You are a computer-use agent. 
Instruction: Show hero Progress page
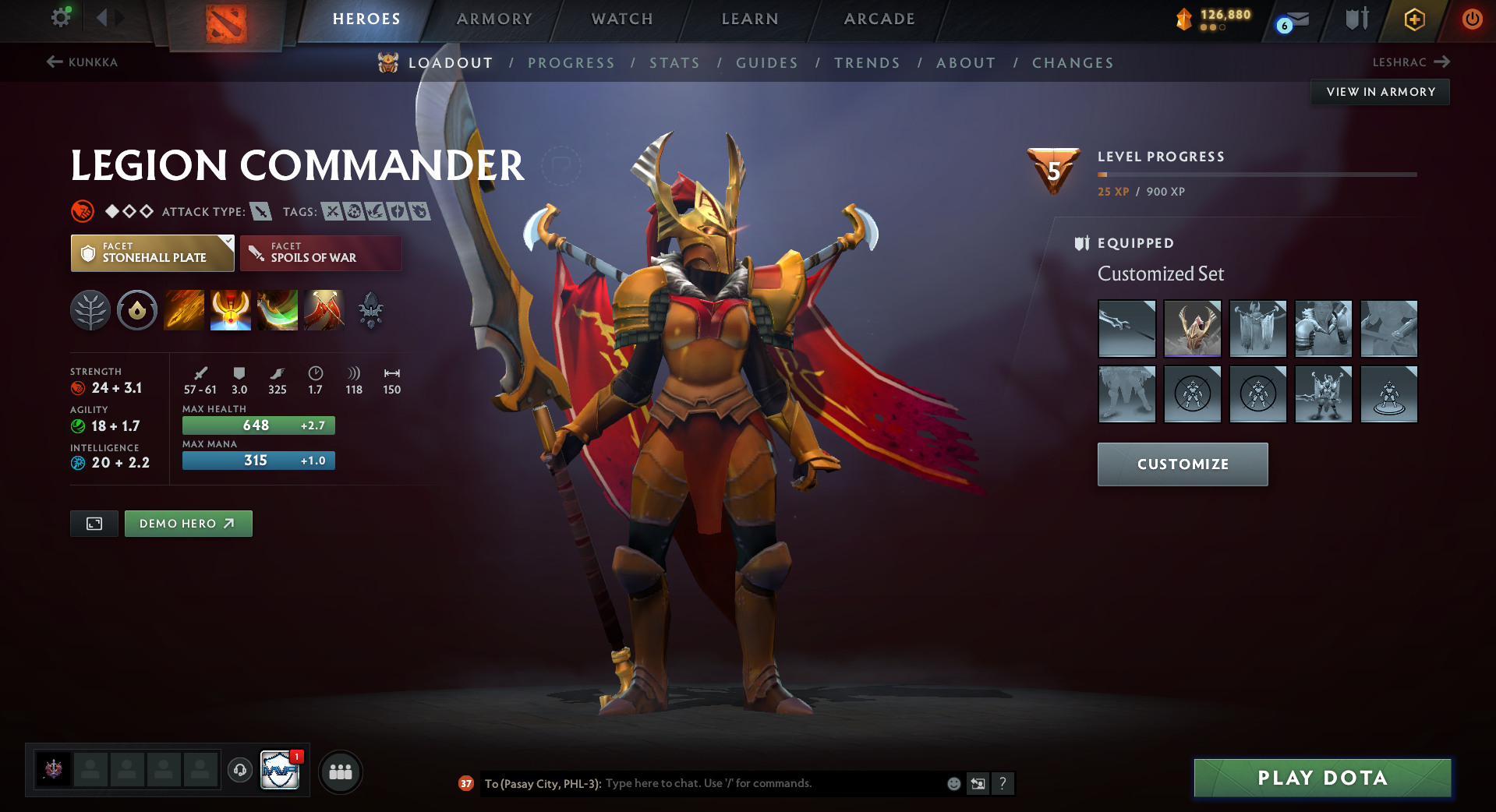click(571, 63)
